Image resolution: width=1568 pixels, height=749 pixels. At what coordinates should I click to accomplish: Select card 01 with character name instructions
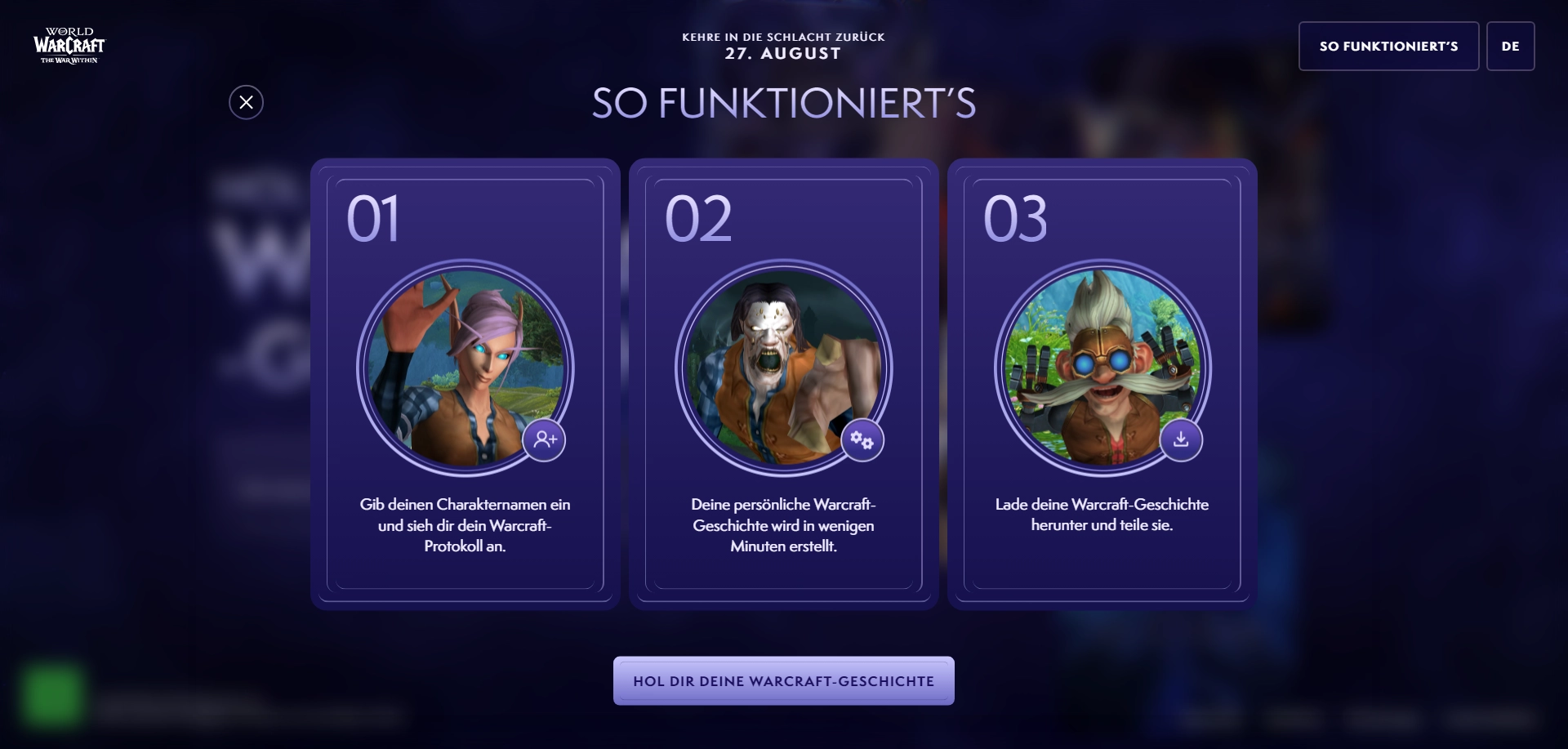coord(465,384)
